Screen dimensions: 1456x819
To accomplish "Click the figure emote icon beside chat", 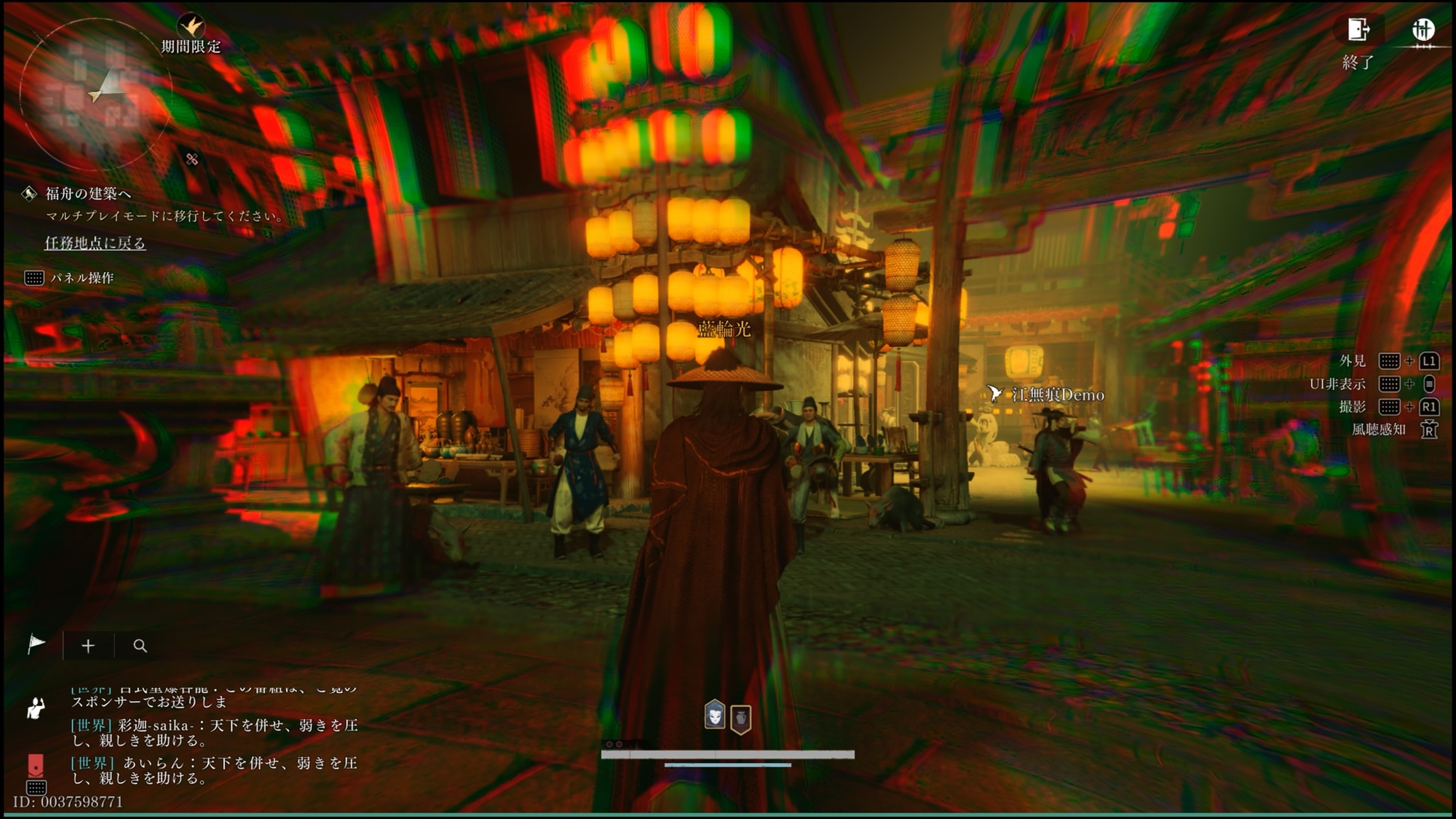I will tap(36, 707).
